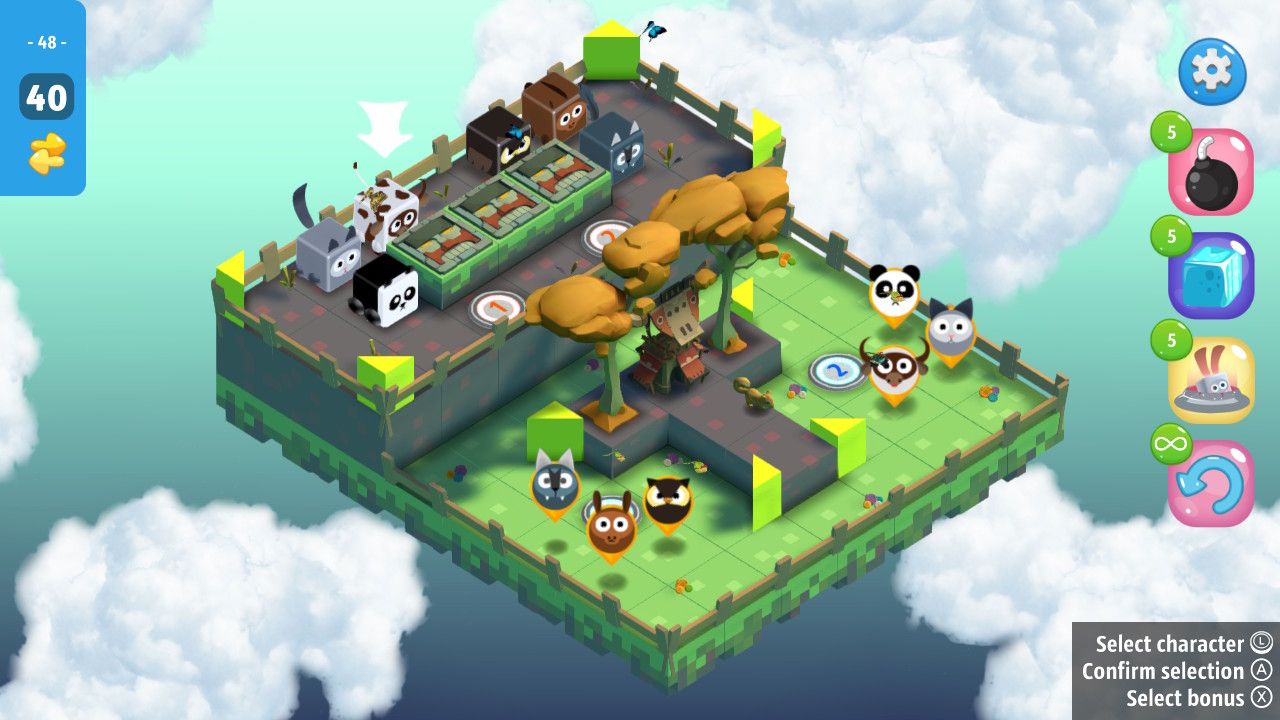Open the game settings gear
The image size is (1280, 720).
click(x=1210, y=72)
